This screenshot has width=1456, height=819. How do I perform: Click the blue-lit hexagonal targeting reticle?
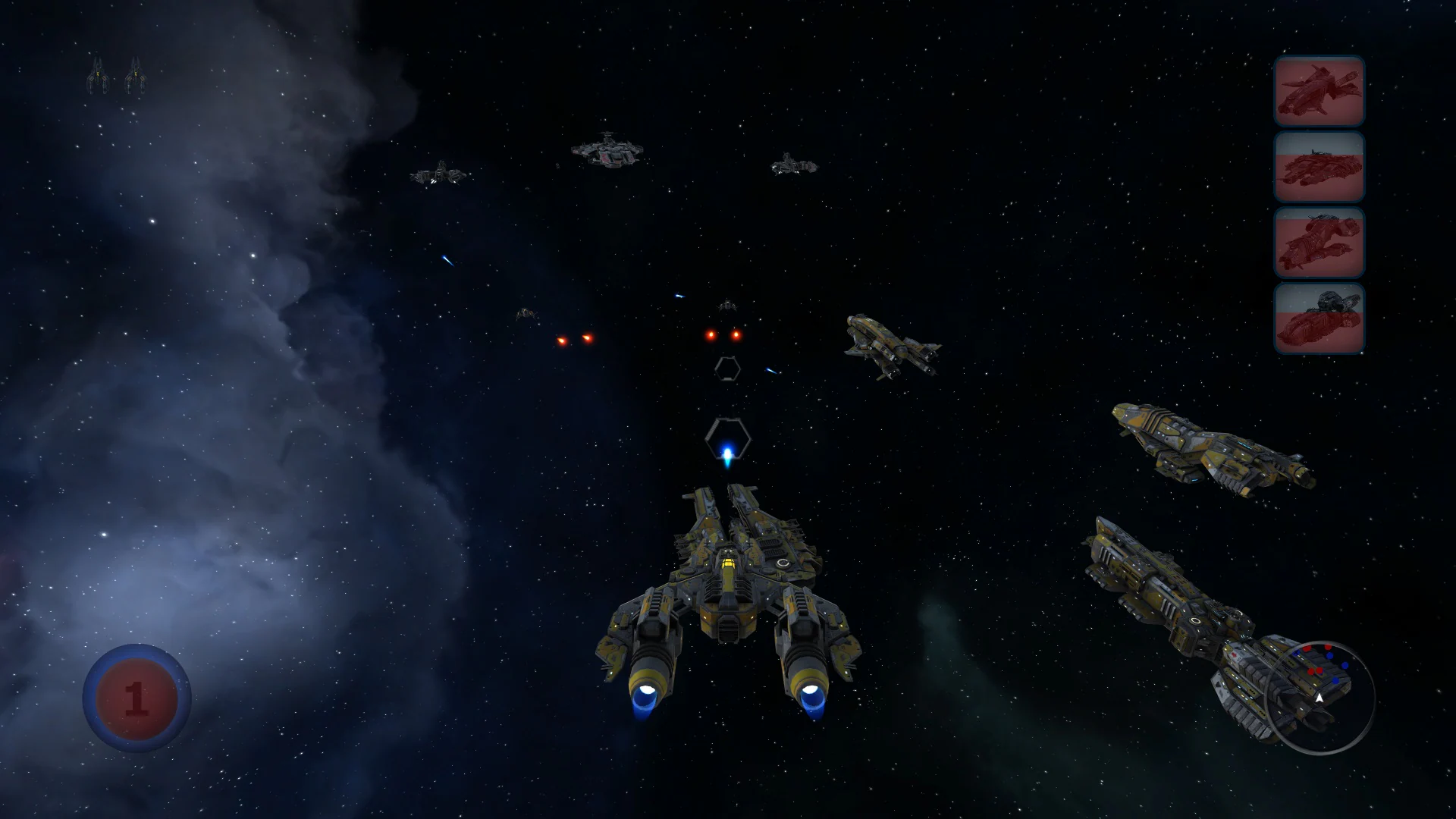point(727,440)
